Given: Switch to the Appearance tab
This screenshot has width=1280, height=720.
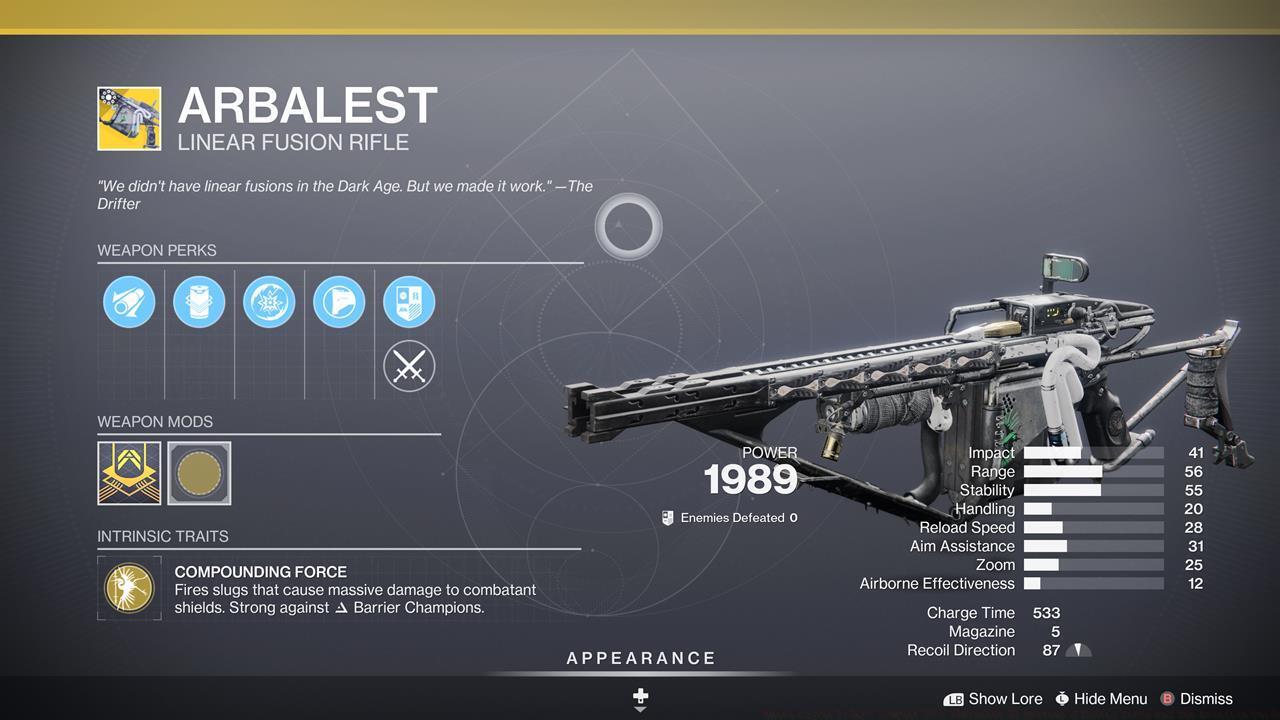Looking at the screenshot, I should point(639,658).
